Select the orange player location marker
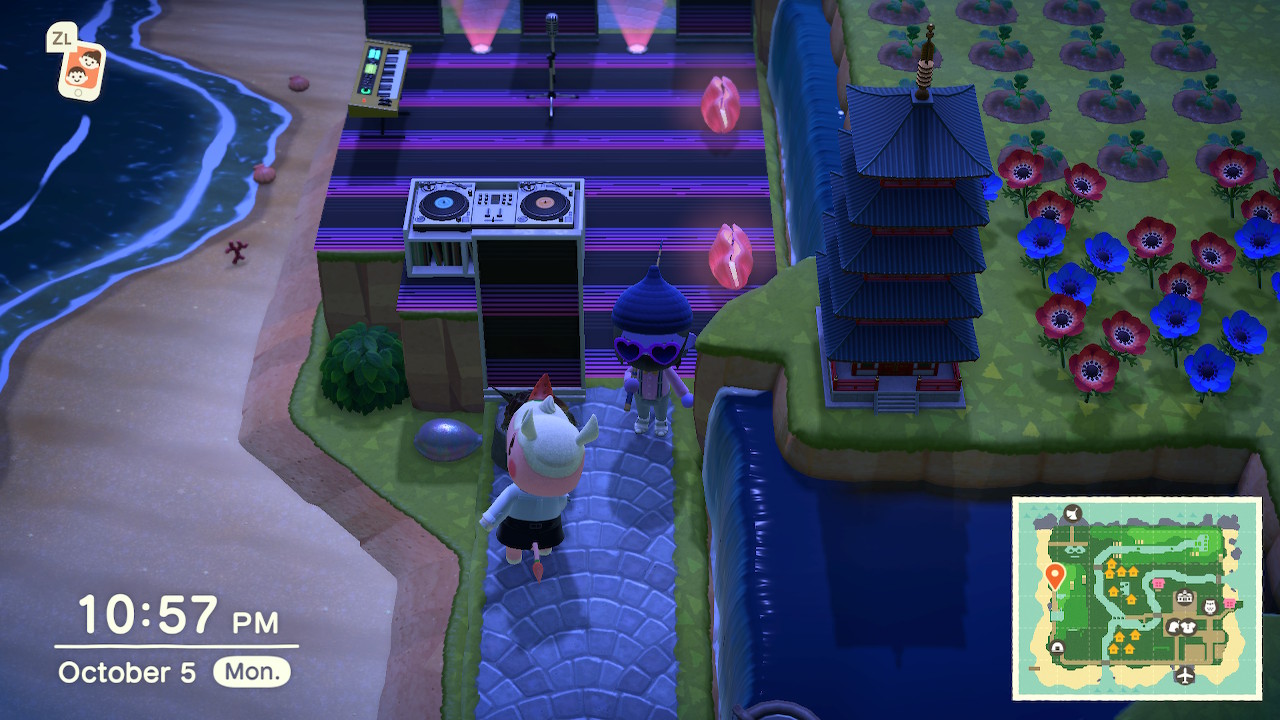1280x720 pixels. [1054, 575]
